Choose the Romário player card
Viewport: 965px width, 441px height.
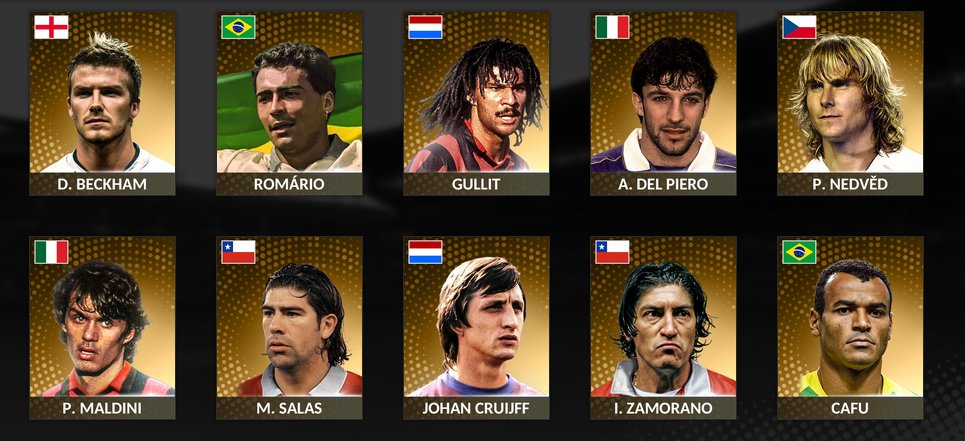pyautogui.click(x=290, y=104)
